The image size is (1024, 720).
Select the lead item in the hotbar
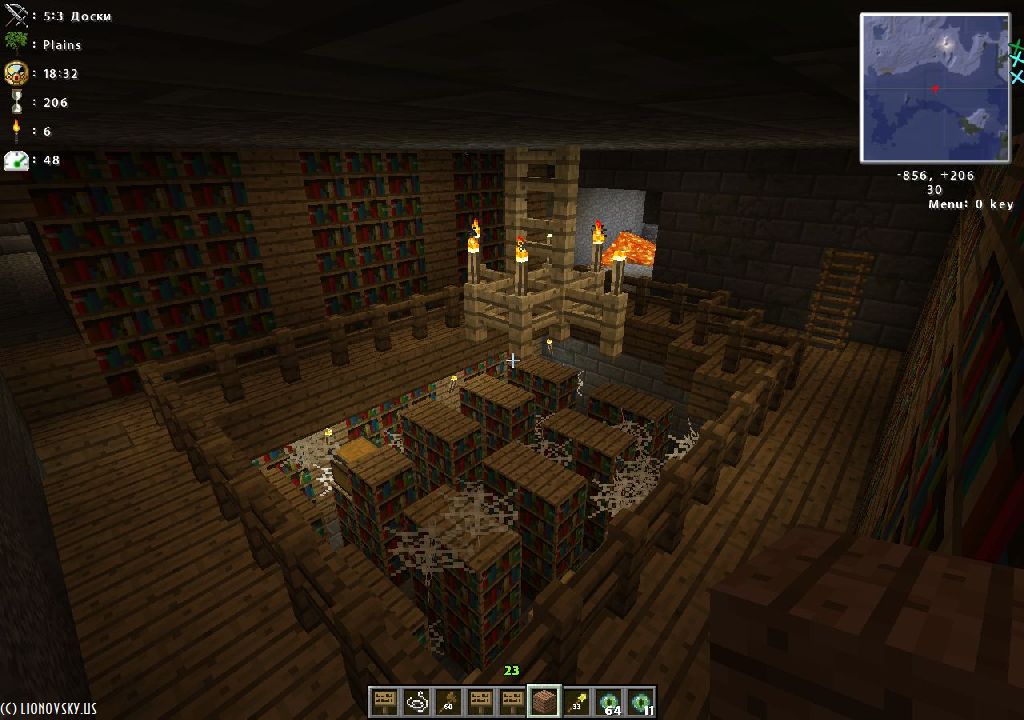(x=416, y=701)
